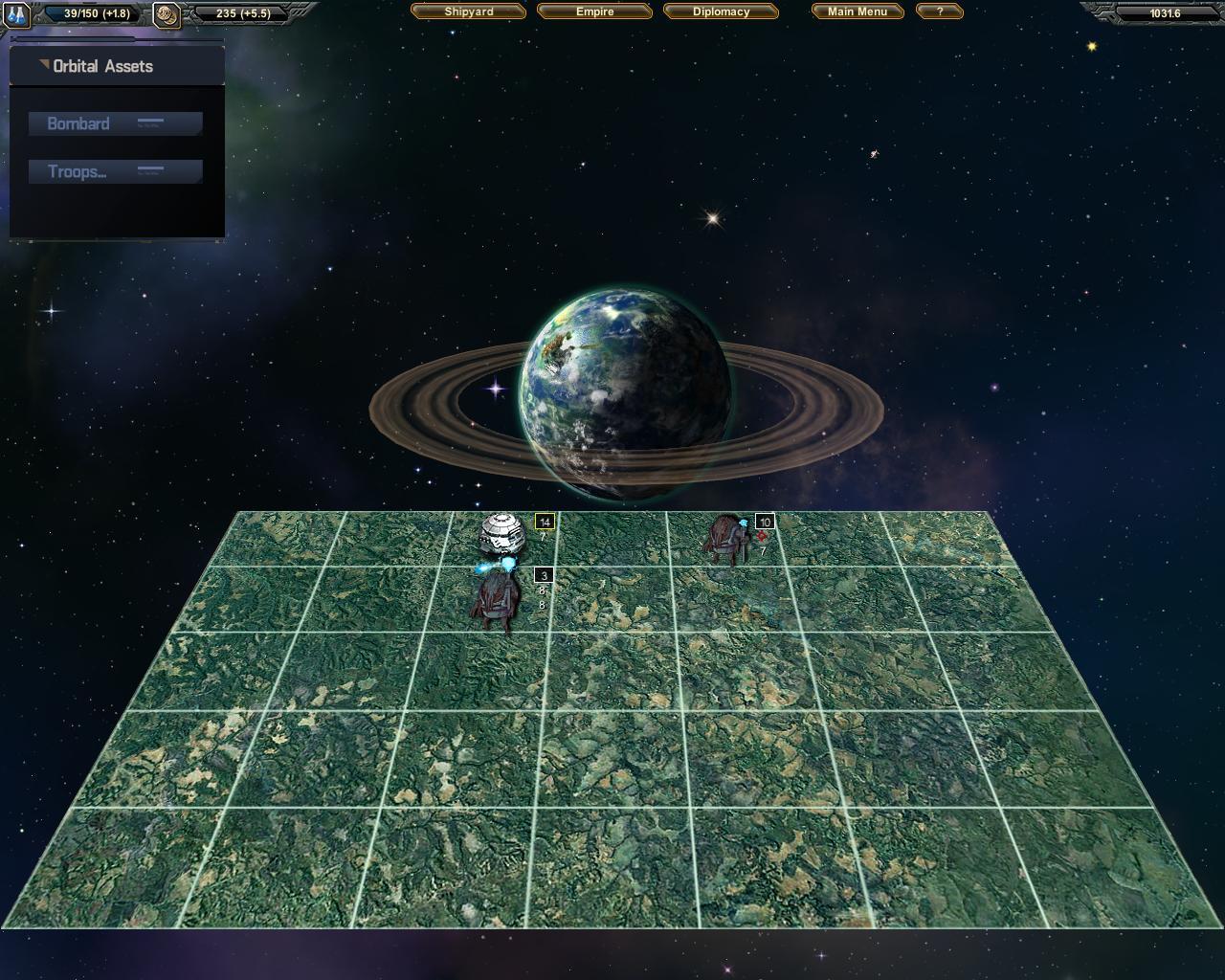Screen dimensions: 1225x980
Task: Open the Main Menu
Action: pos(857,11)
